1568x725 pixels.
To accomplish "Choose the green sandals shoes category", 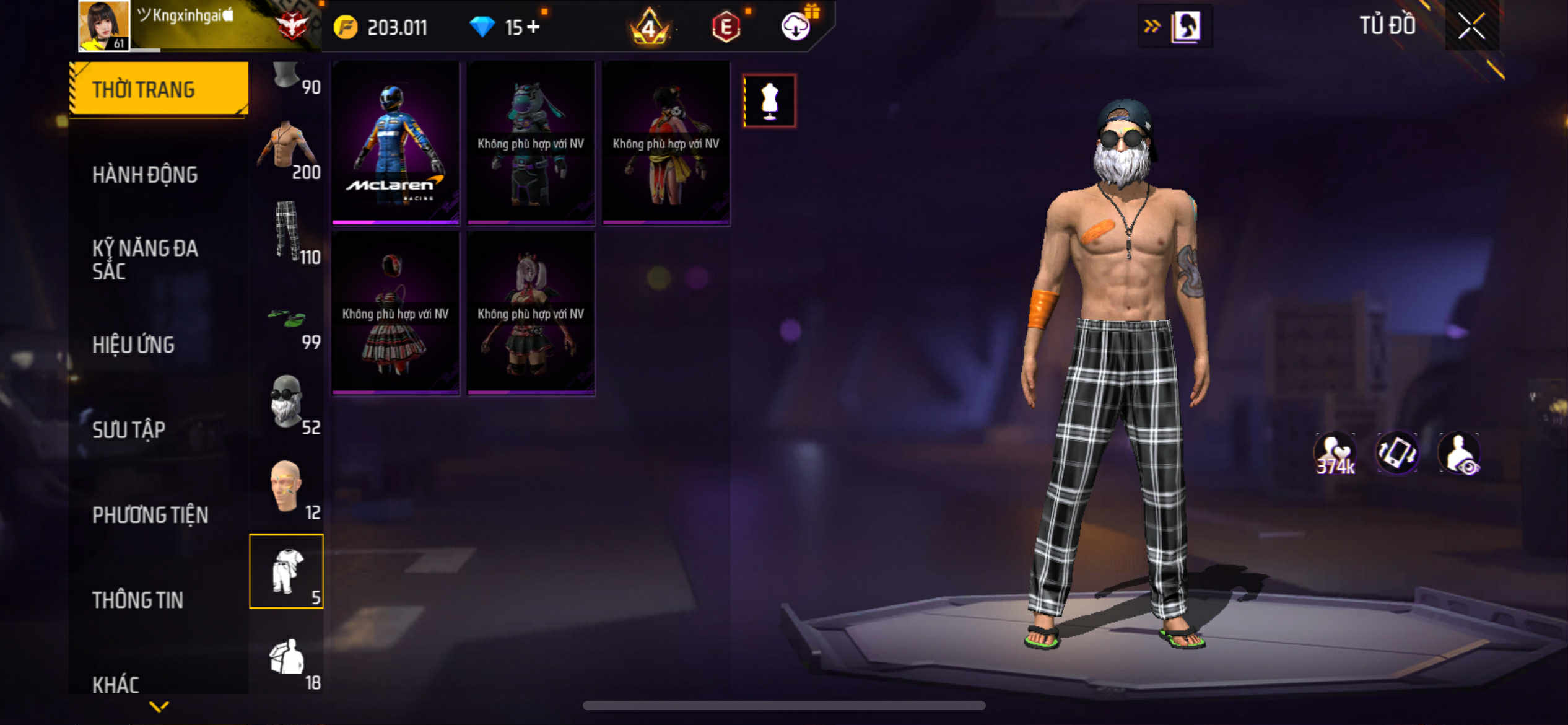I will [x=287, y=319].
